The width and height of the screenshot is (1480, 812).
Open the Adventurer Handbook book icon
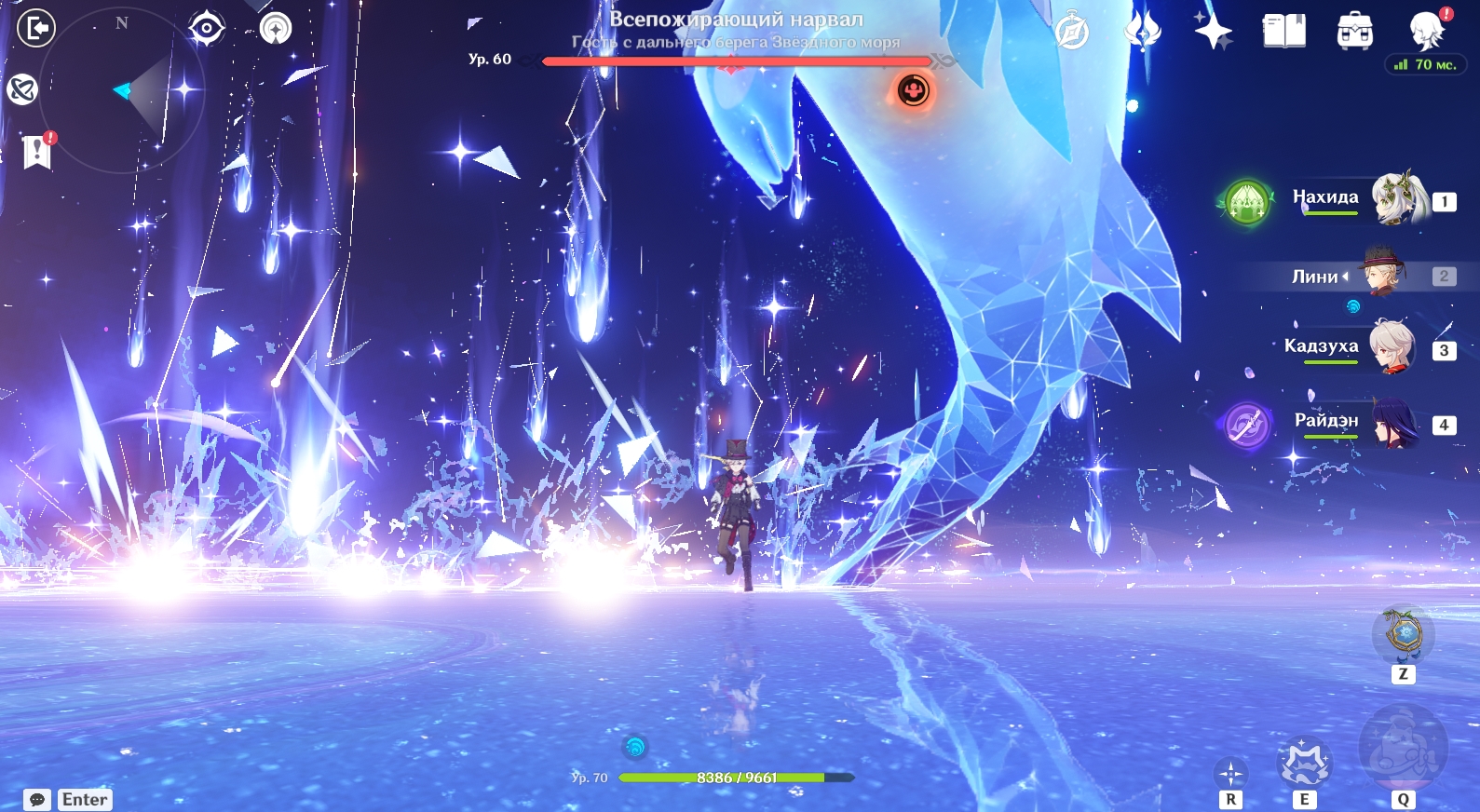point(1283,31)
